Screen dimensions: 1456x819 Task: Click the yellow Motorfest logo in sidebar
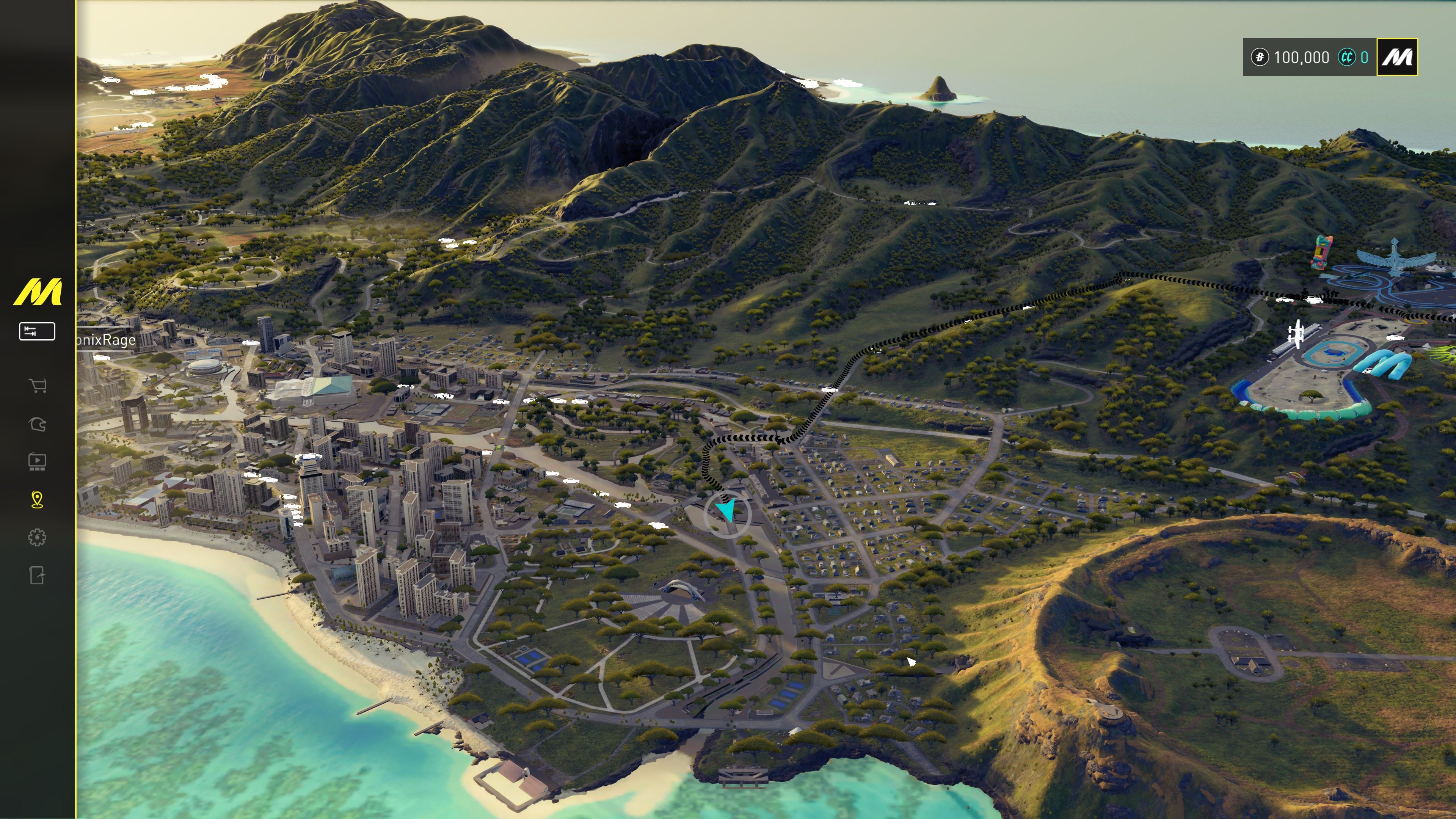37,292
